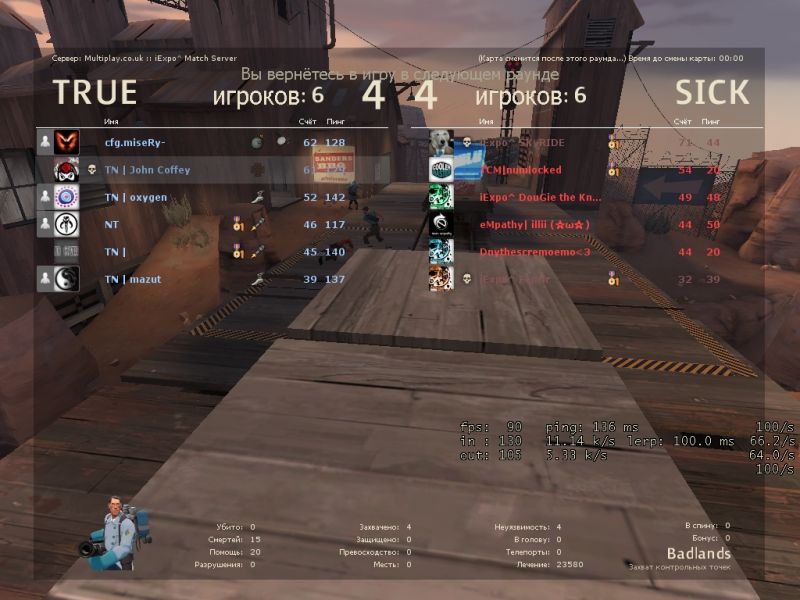Viewport: 800px width, 600px height.
Task: Select TN | mazut in the player list
Action: click(132, 279)
